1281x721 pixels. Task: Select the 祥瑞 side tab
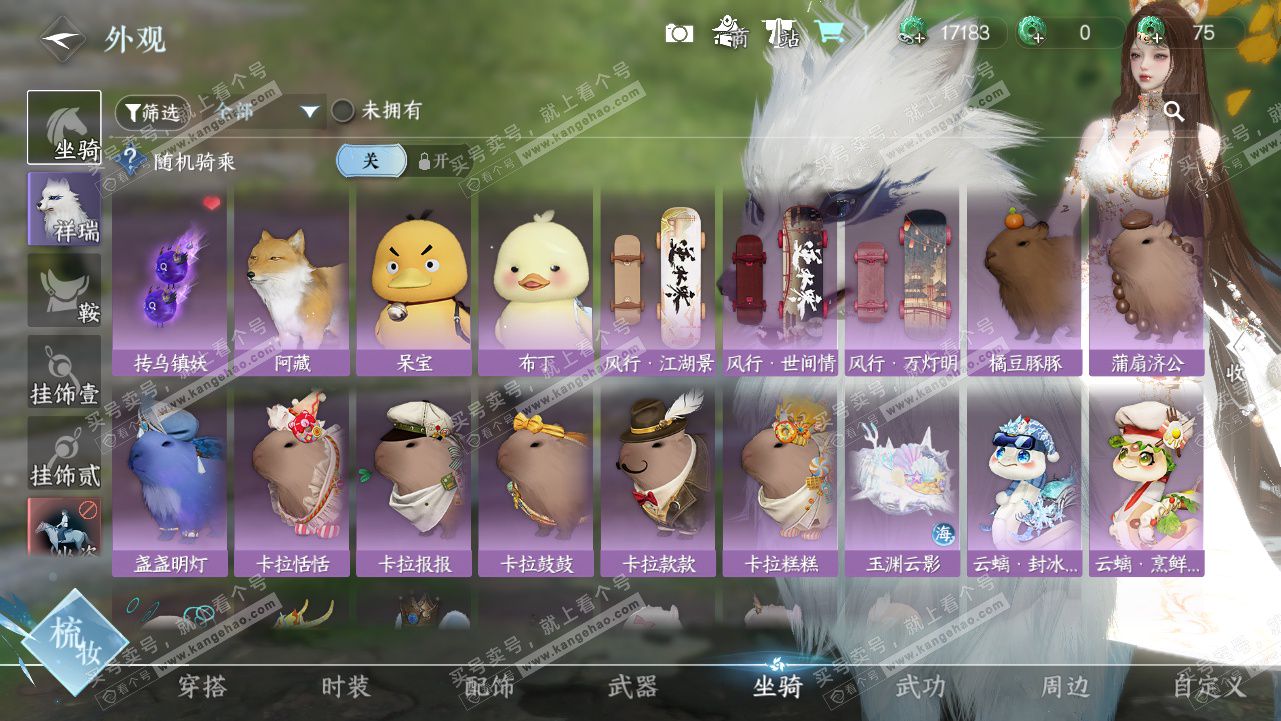pos(64,208)
